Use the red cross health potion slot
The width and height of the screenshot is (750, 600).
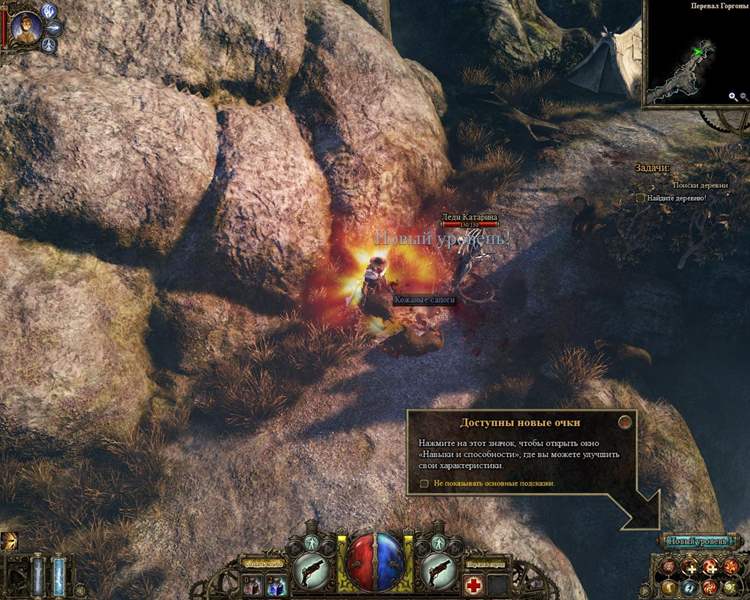coord(472,585)
